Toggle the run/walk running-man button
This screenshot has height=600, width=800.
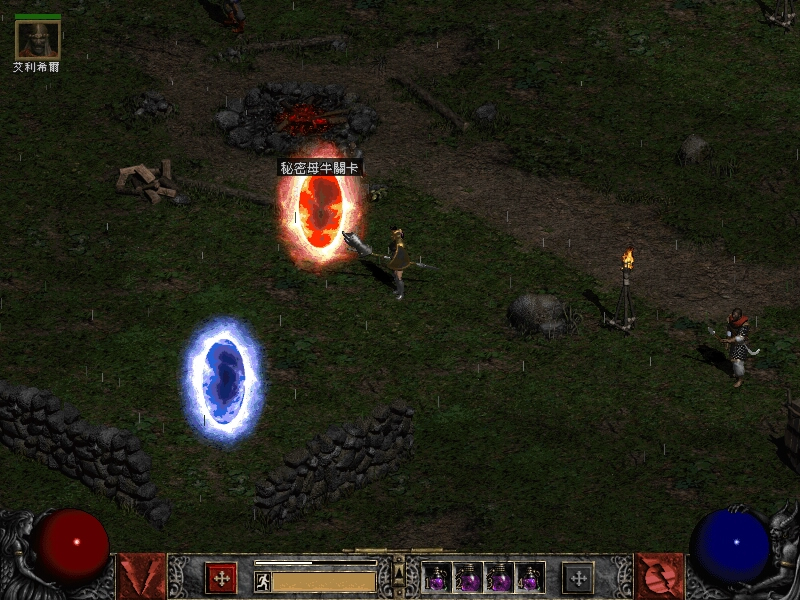tap(262, 581)
